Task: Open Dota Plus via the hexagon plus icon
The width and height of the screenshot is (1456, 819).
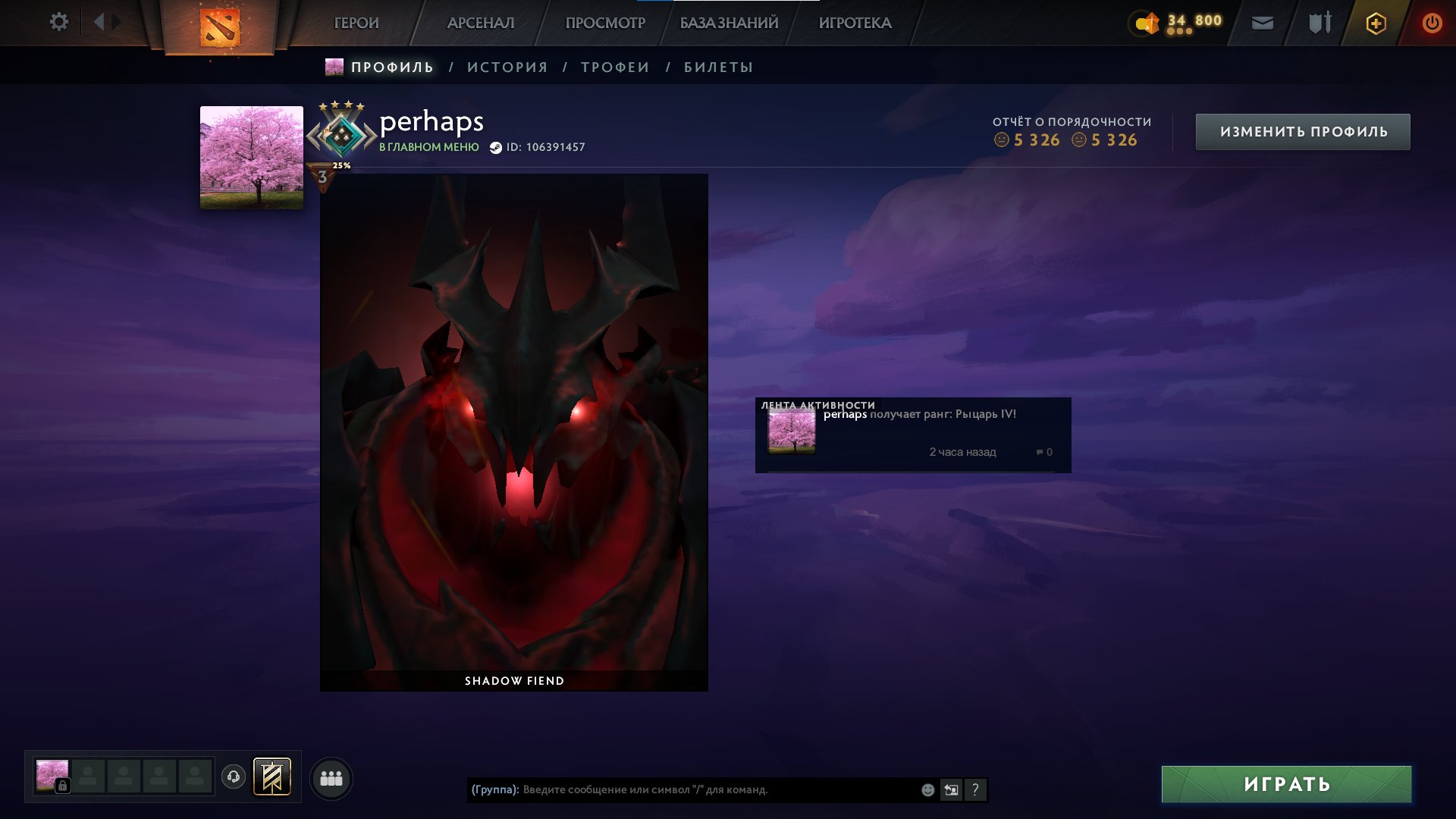Action: [x=1375, y=23]
